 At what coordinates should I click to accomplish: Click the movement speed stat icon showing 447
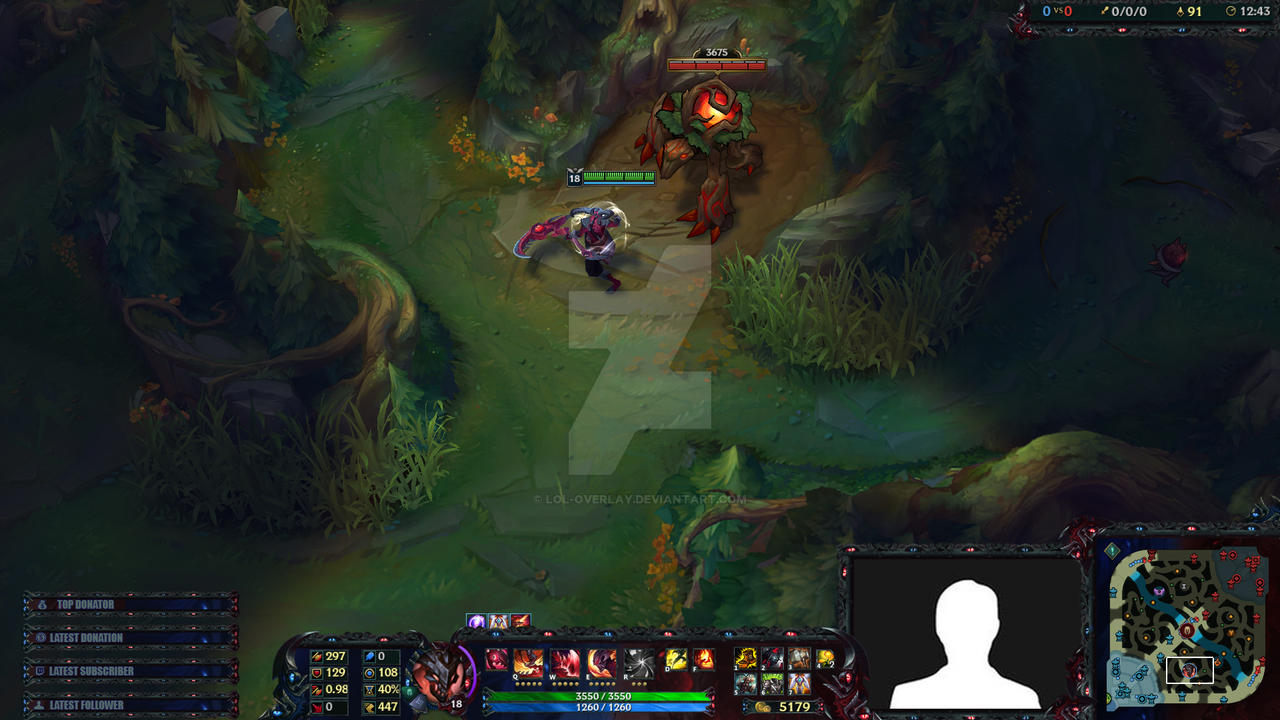369,707
